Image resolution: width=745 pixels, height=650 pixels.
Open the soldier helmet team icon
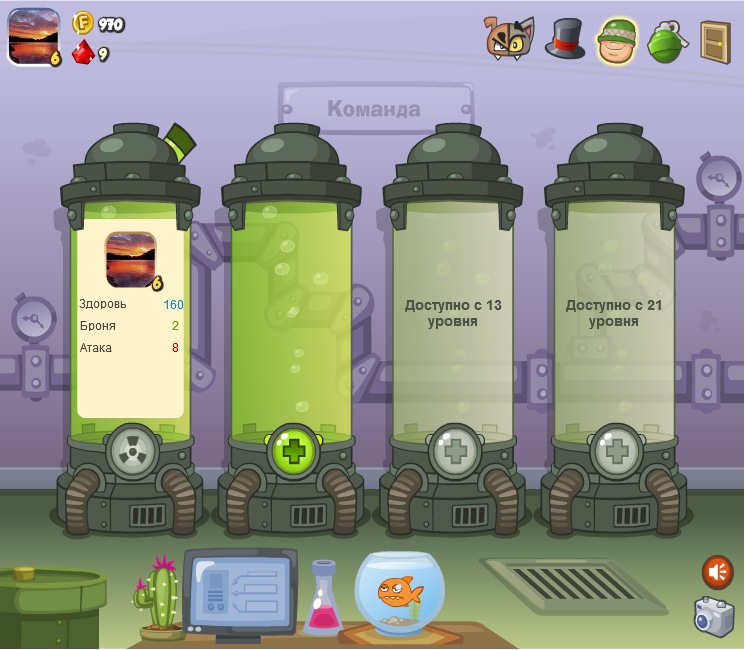tap(617, 40)
